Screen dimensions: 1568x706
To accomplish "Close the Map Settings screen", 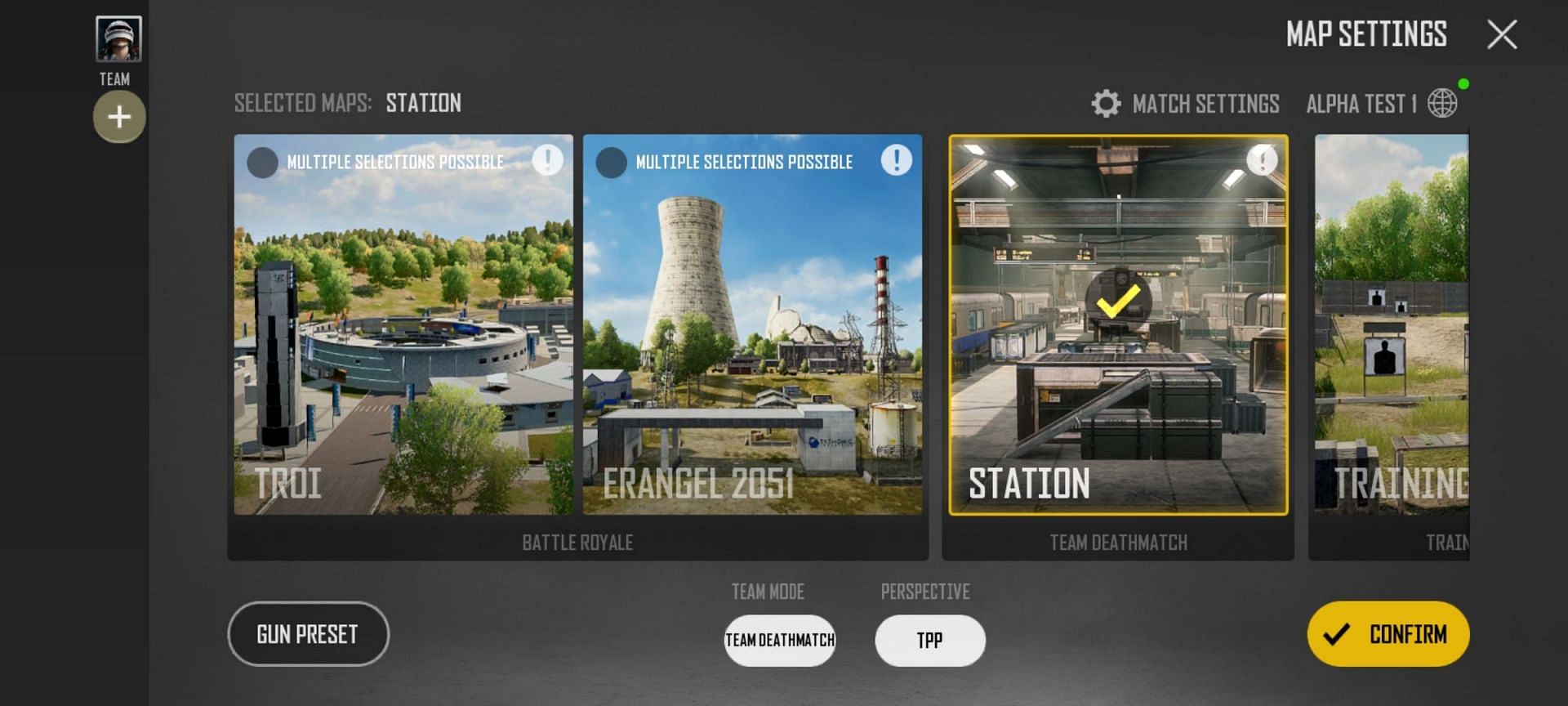I will pyautogui.click(x=1502, y=35).
